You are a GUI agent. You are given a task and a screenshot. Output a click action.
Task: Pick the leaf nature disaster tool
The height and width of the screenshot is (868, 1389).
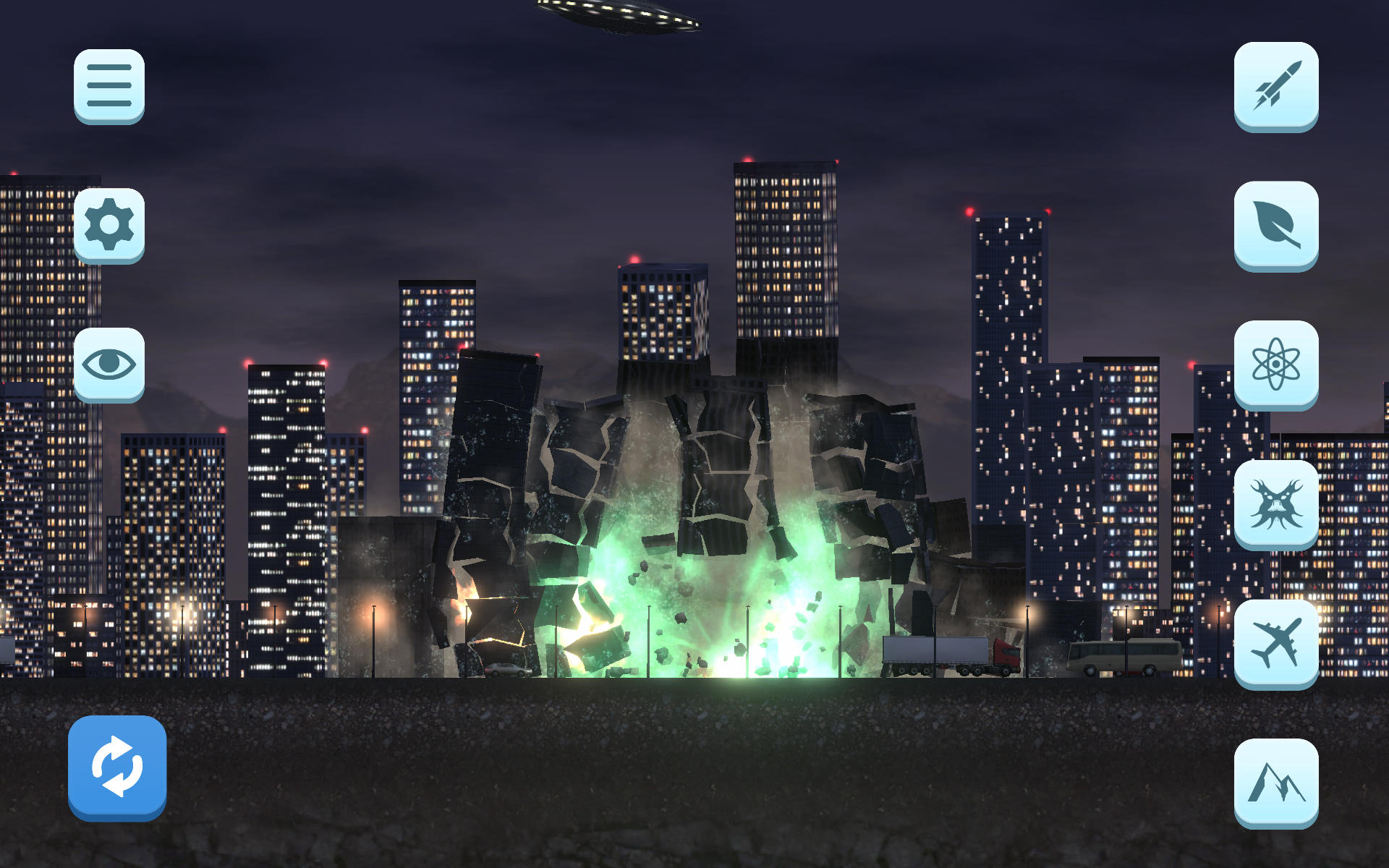coord(1275,225)
